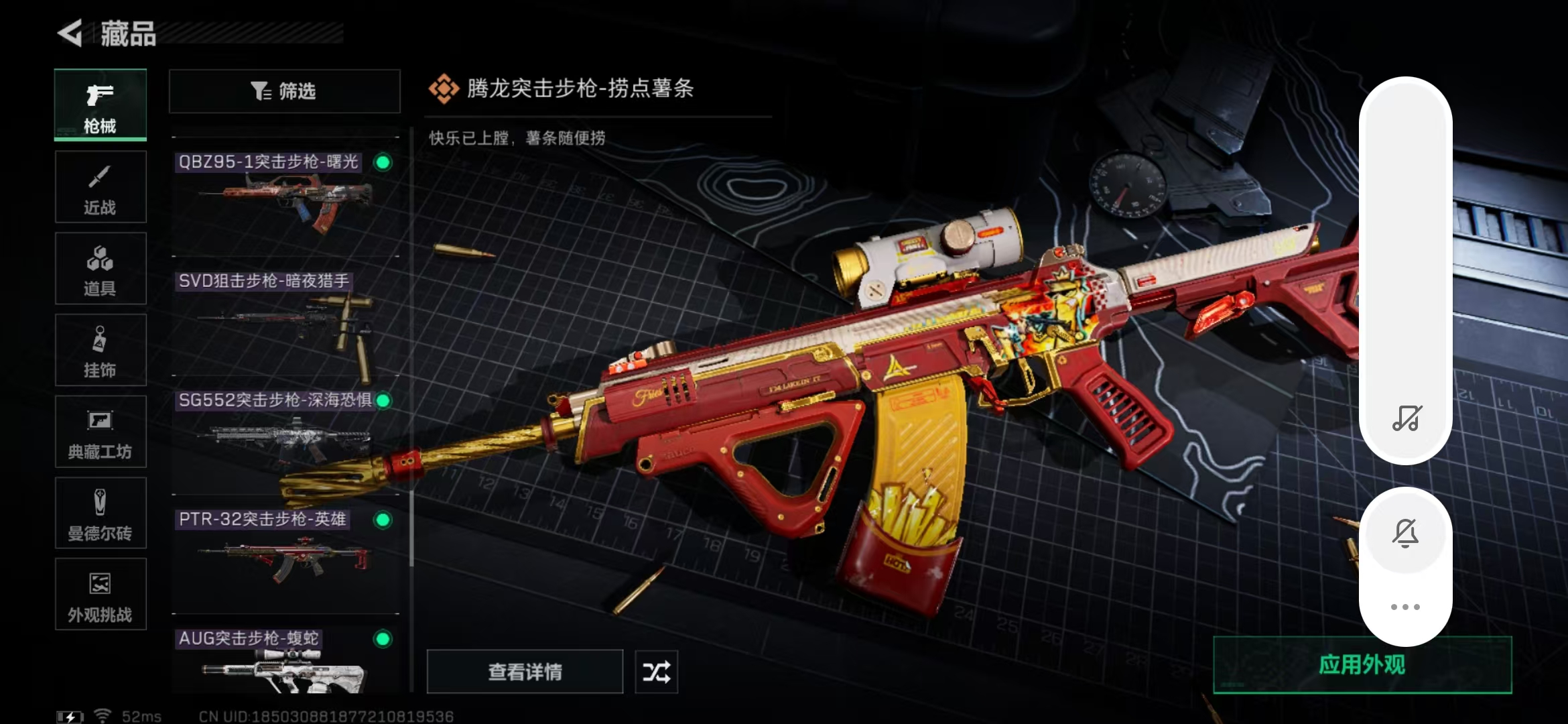The height and width of the screenshot is (724, 1568).
Task: Toggle the muted music note icon
Action: pos(1406,418)
